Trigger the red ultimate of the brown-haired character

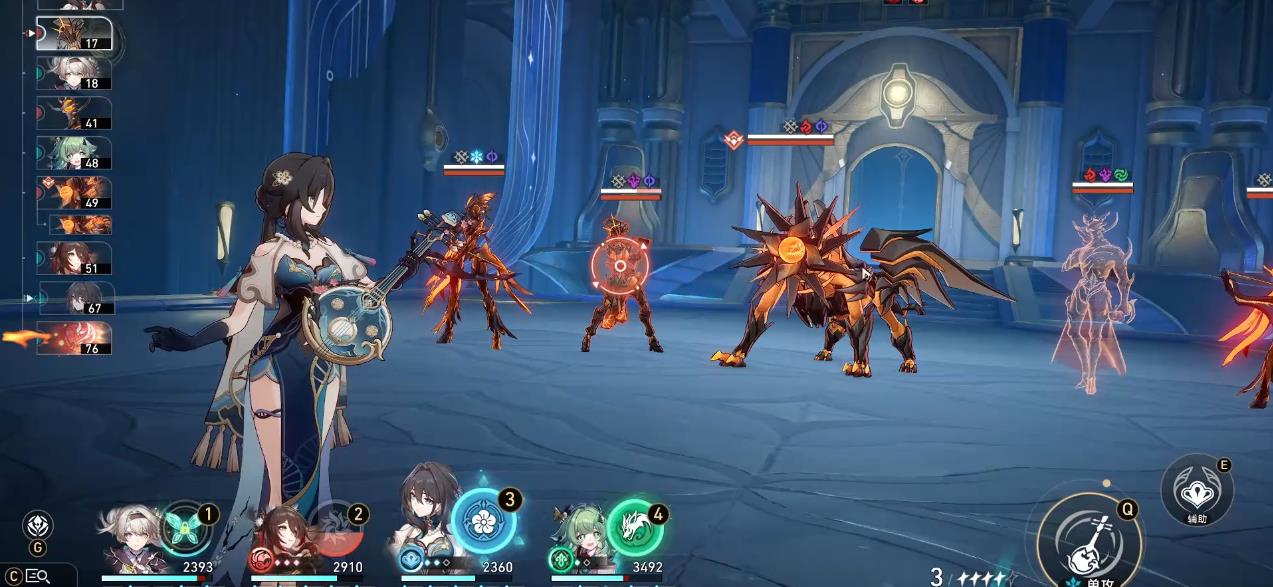(335, 528)
